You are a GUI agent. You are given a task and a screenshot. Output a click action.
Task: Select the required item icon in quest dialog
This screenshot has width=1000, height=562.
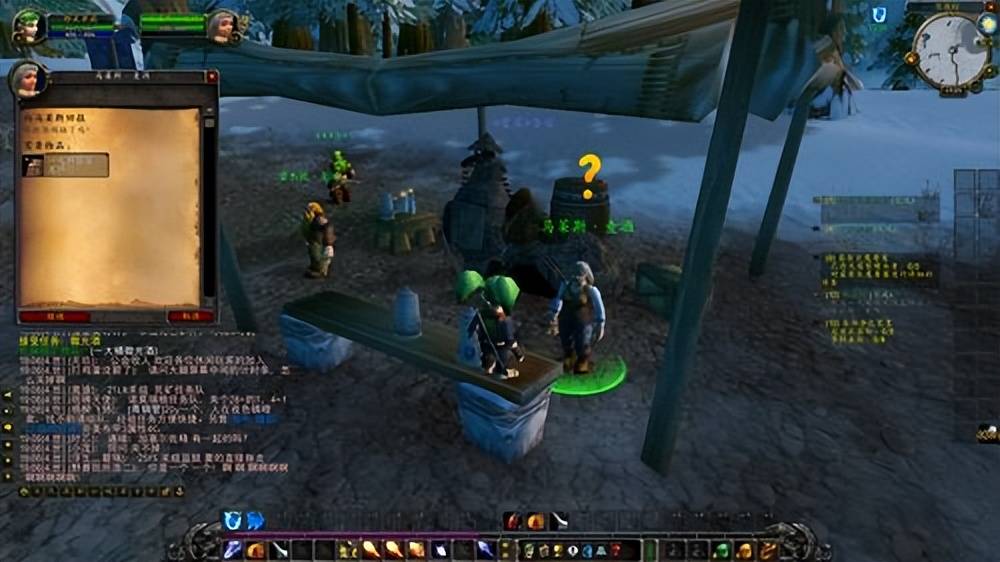[33, 165]
